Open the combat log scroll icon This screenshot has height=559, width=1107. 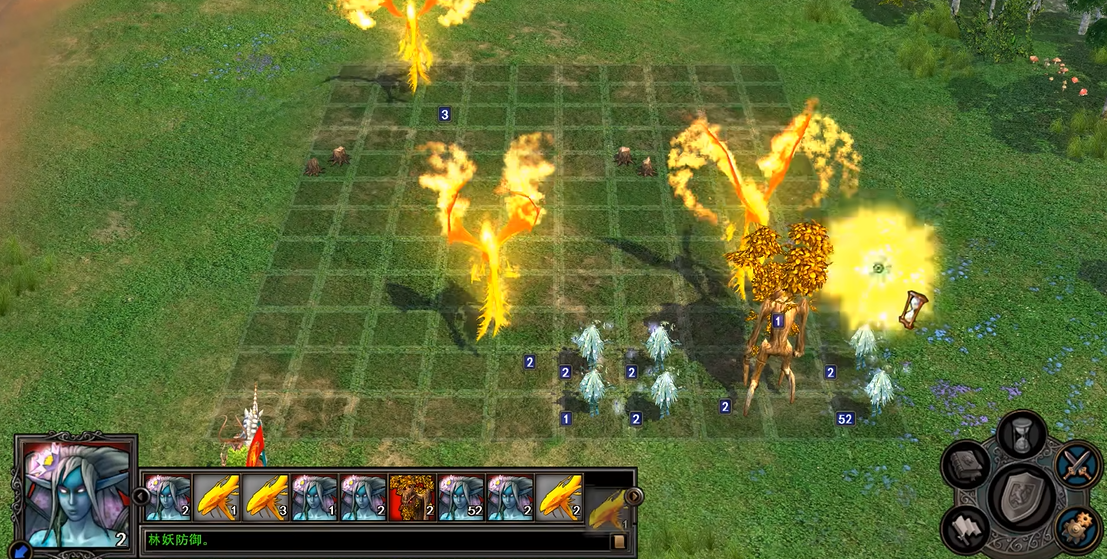(x=619, y=541)
